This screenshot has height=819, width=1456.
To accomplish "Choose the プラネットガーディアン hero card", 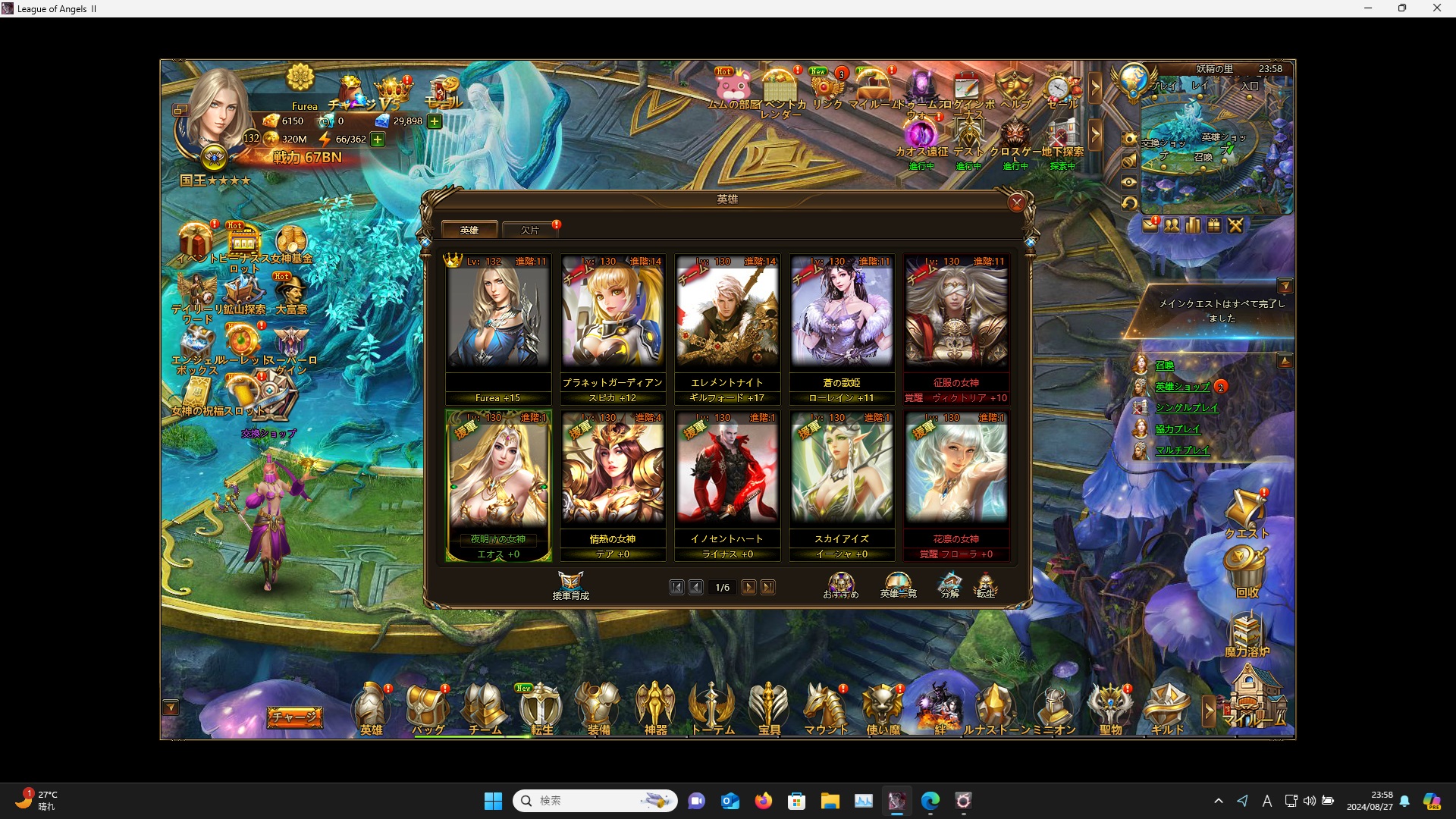I will tap(613, 318).
